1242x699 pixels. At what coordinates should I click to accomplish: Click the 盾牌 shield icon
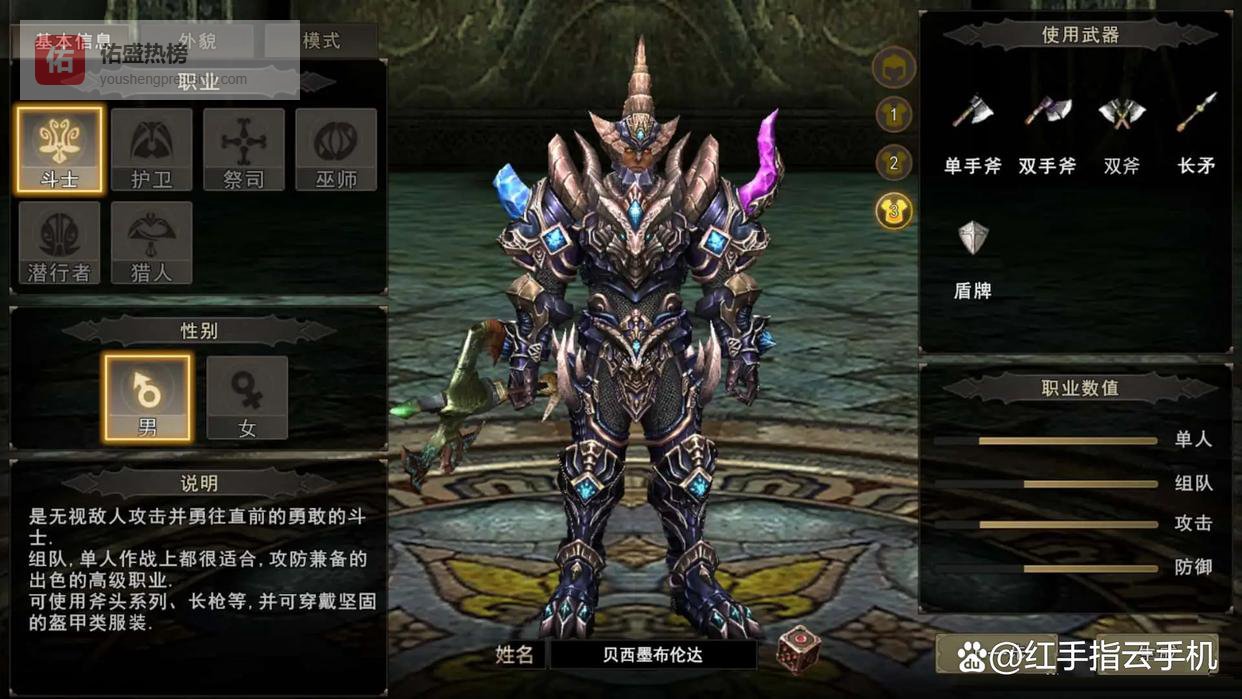coord(973,238)
